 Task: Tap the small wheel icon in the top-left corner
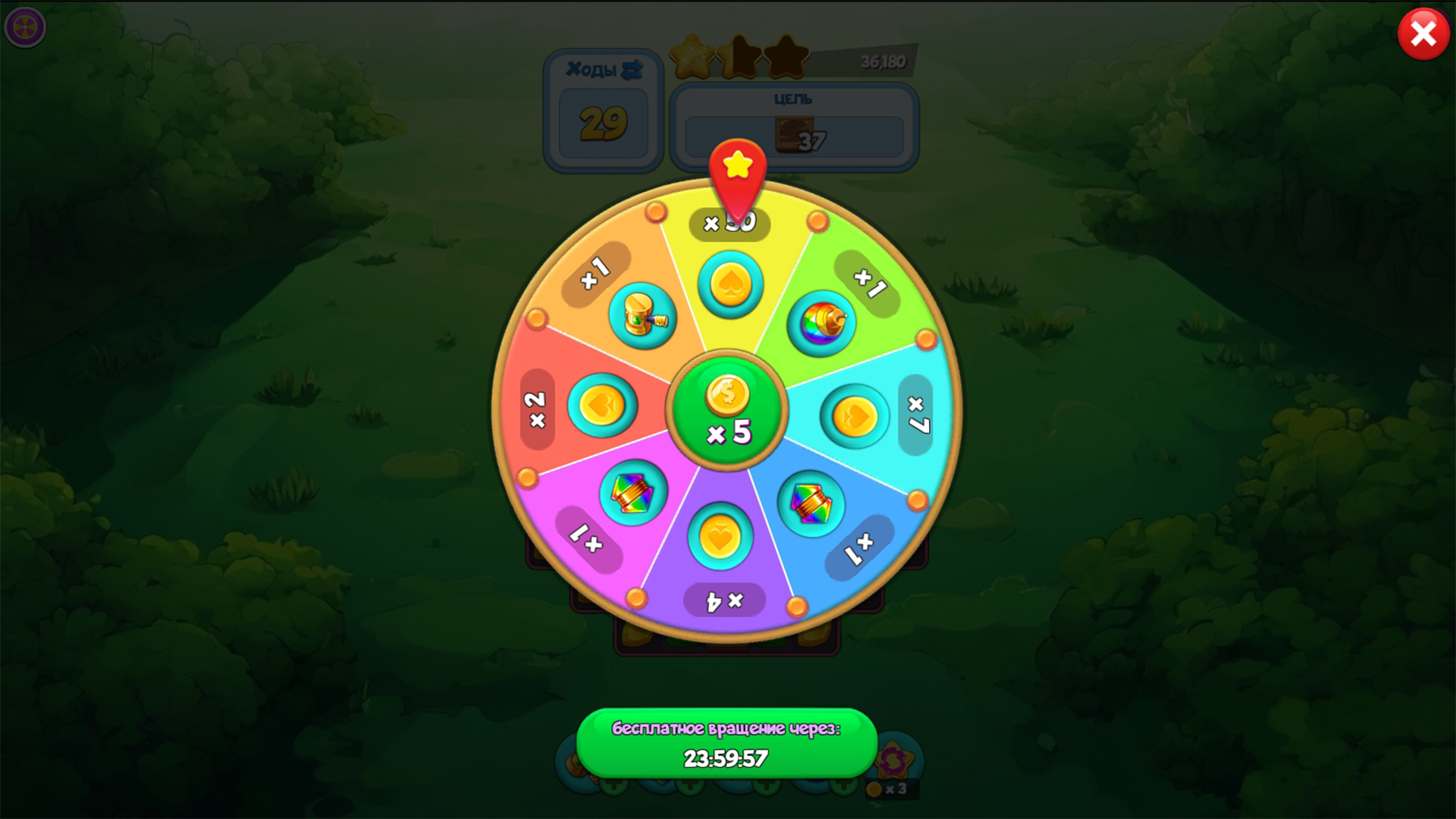[24, 27]
